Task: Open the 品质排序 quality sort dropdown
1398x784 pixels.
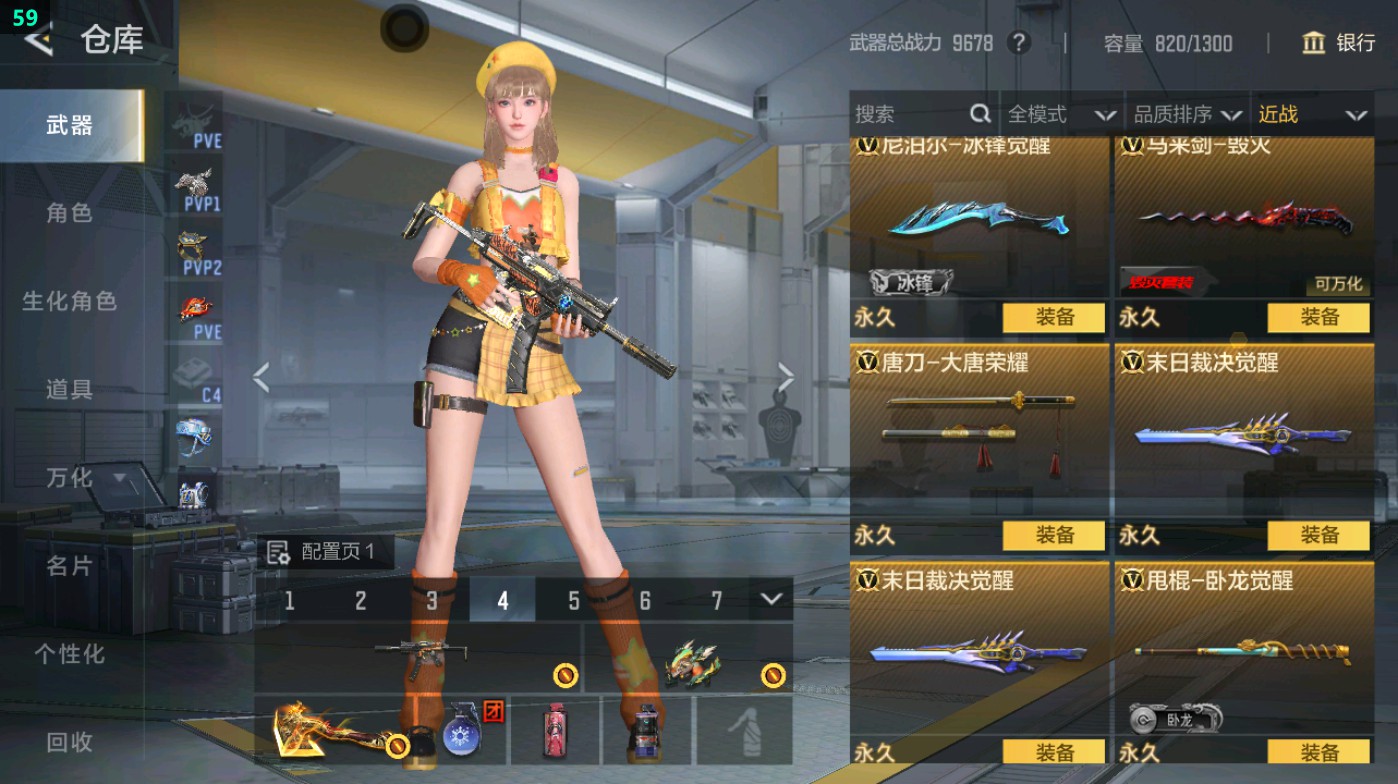Action: click(1190, 114)
